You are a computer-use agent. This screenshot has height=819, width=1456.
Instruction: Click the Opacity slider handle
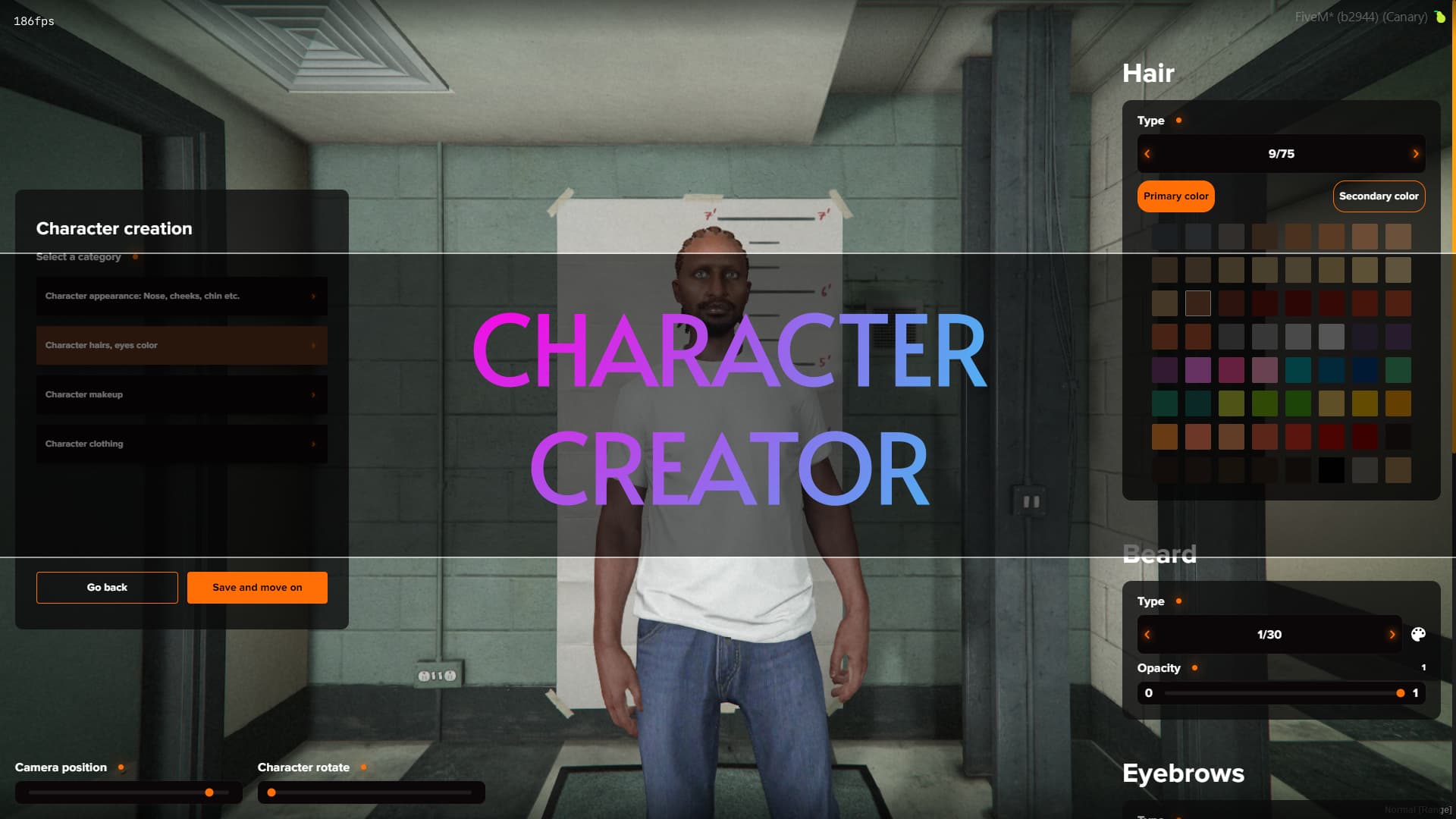coord(1400,692)
